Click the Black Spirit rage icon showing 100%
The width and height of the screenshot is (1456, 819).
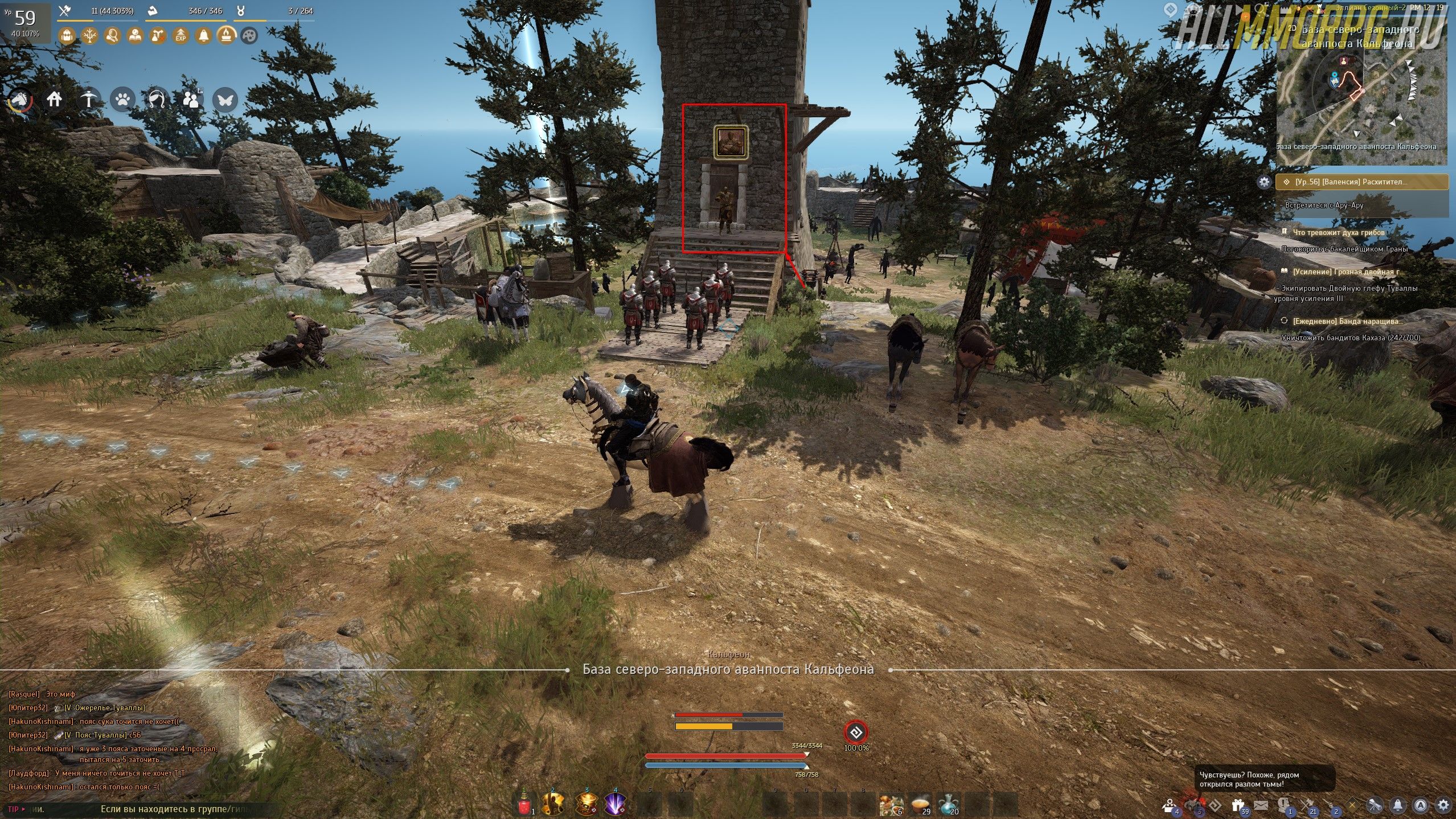click(855, 732)
